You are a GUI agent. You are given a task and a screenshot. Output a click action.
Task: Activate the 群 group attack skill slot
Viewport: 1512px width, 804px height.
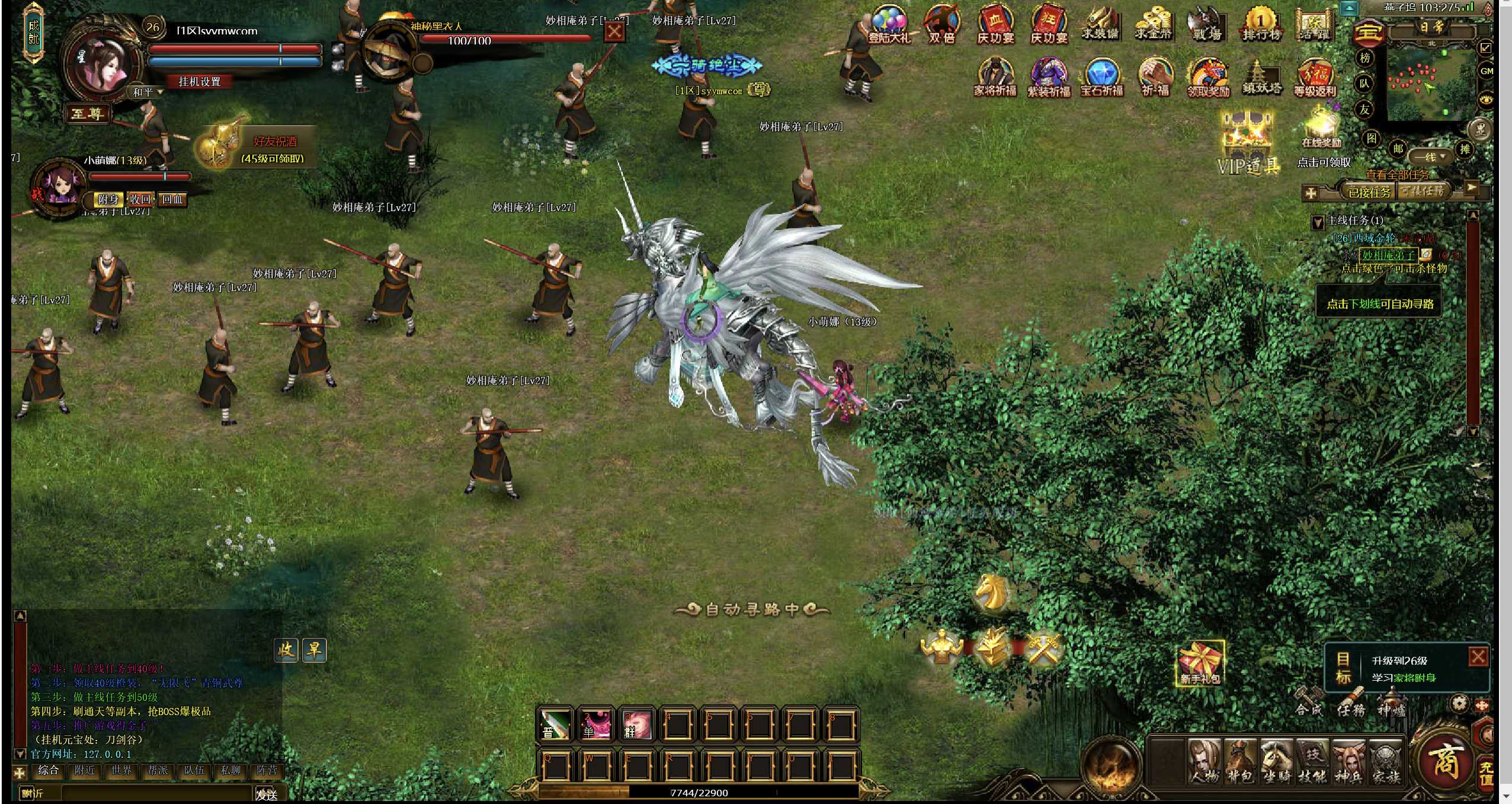635,724
